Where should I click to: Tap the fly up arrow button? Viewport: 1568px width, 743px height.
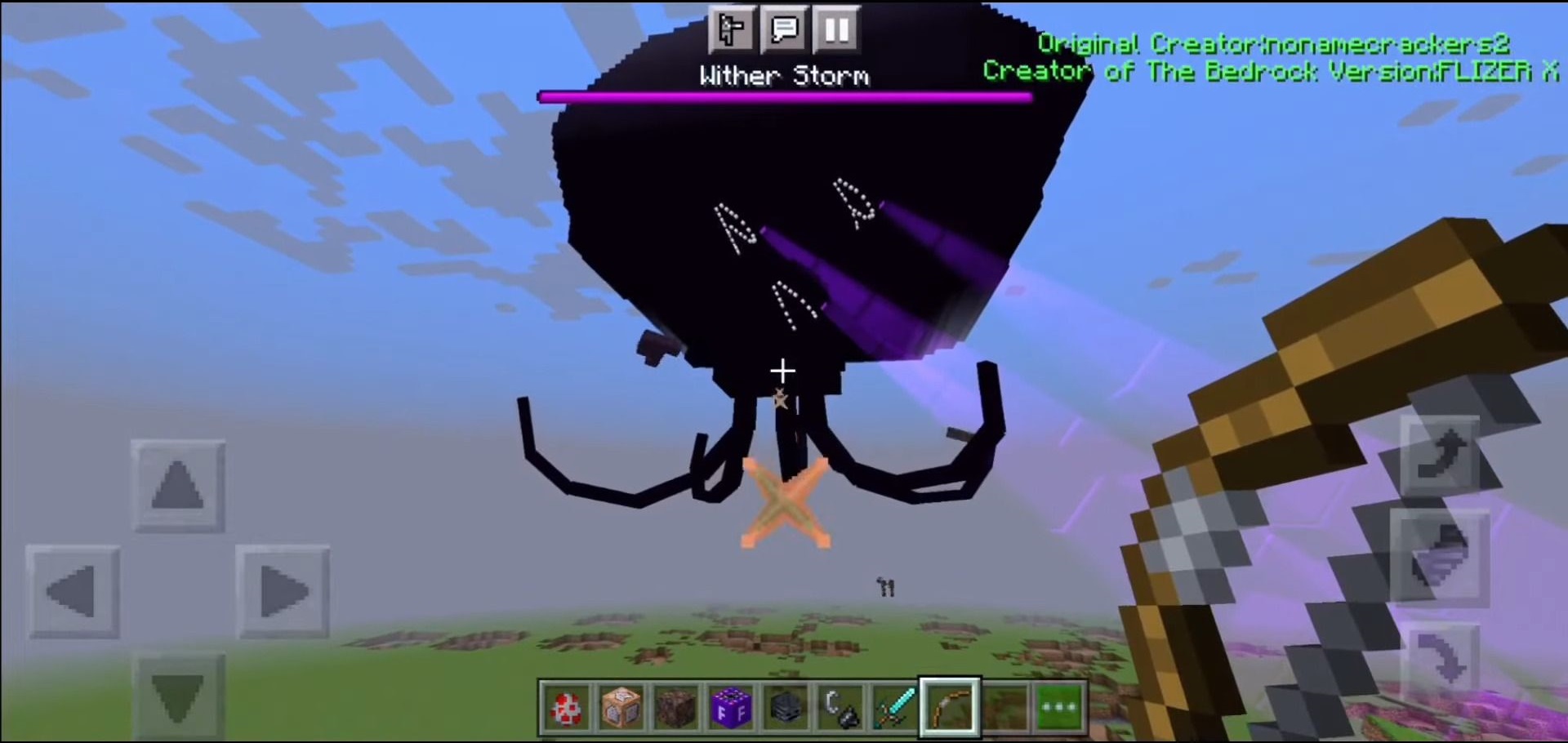click(1441, 455)
